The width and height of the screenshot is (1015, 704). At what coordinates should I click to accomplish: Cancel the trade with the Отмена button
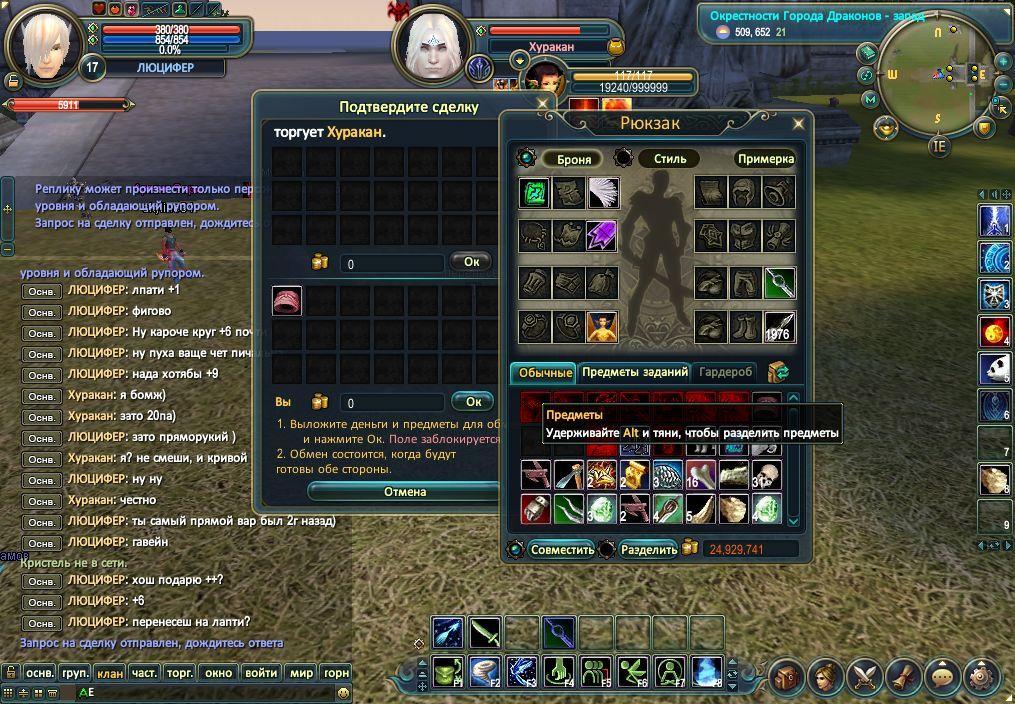(405, 492)
